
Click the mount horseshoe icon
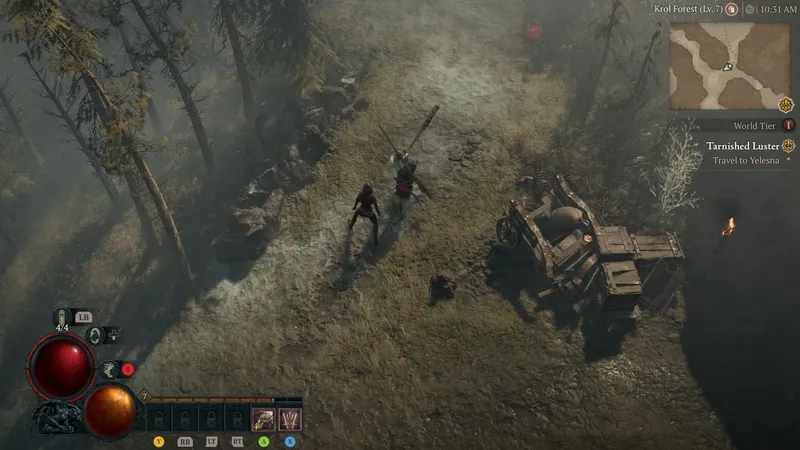click(x=95, y=335)
